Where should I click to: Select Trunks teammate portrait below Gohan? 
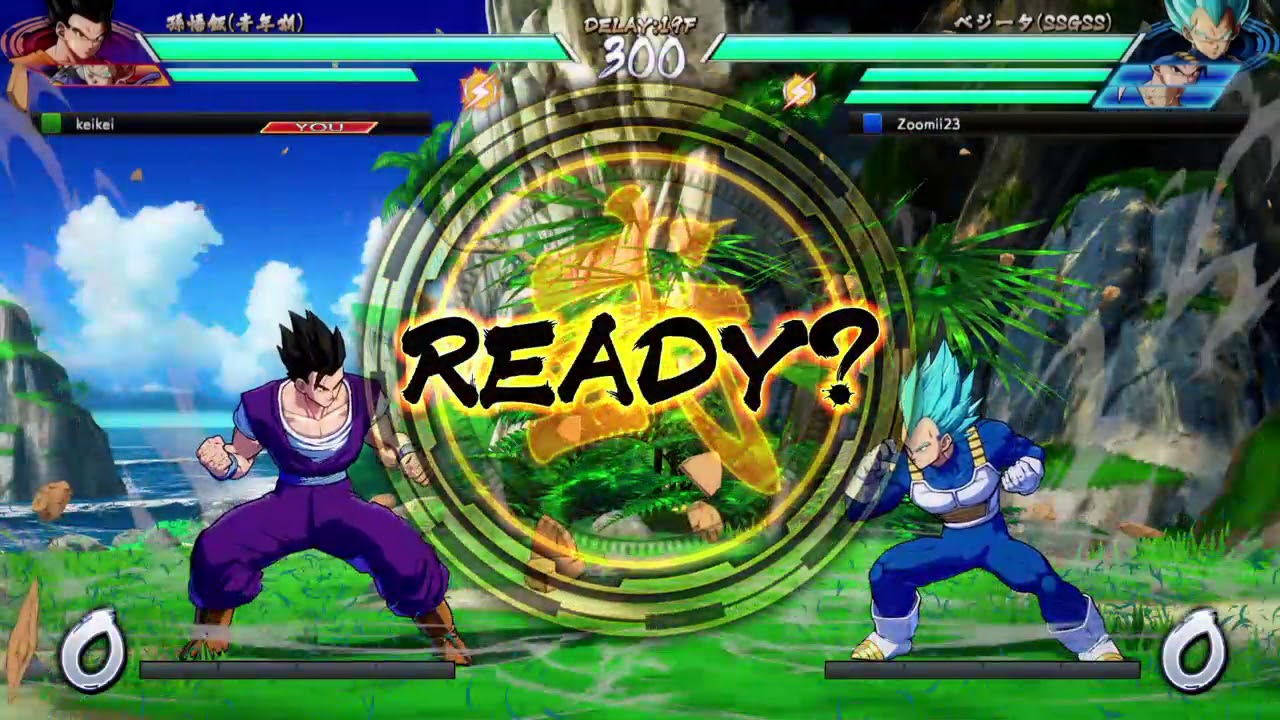[x=100, y=75]
